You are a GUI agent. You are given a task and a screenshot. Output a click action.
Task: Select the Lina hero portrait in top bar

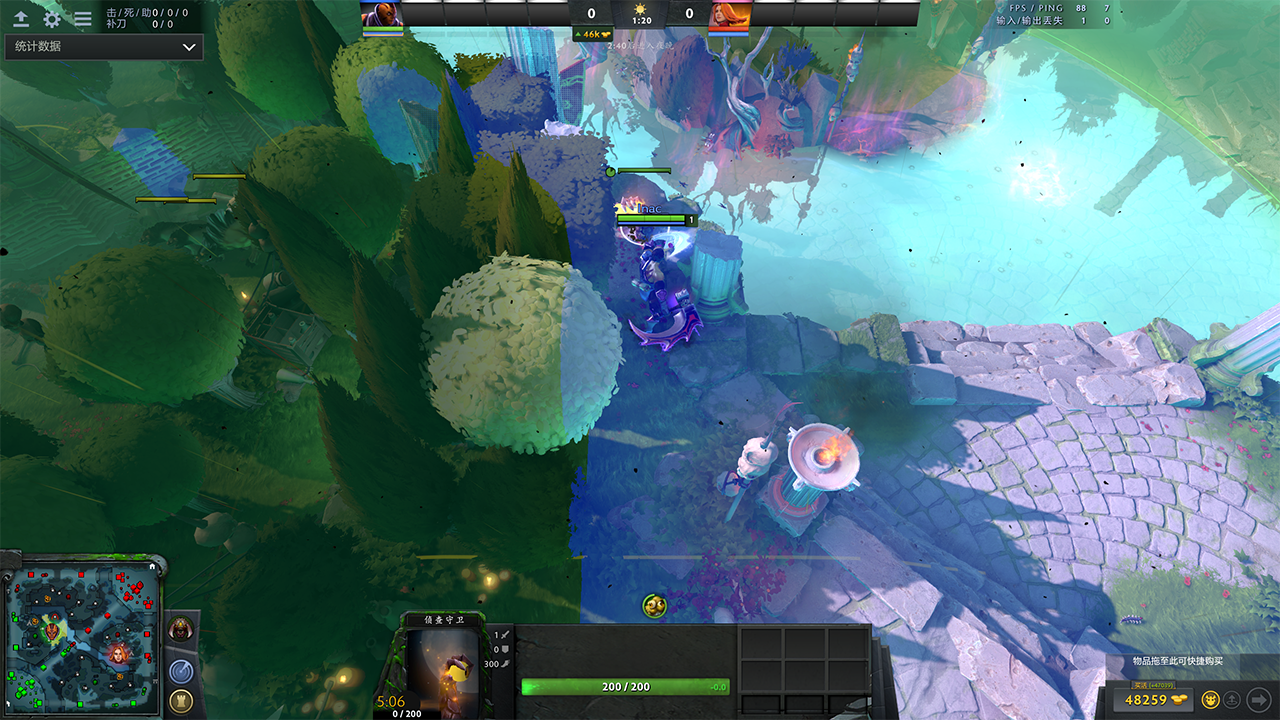tap(729, 14)
